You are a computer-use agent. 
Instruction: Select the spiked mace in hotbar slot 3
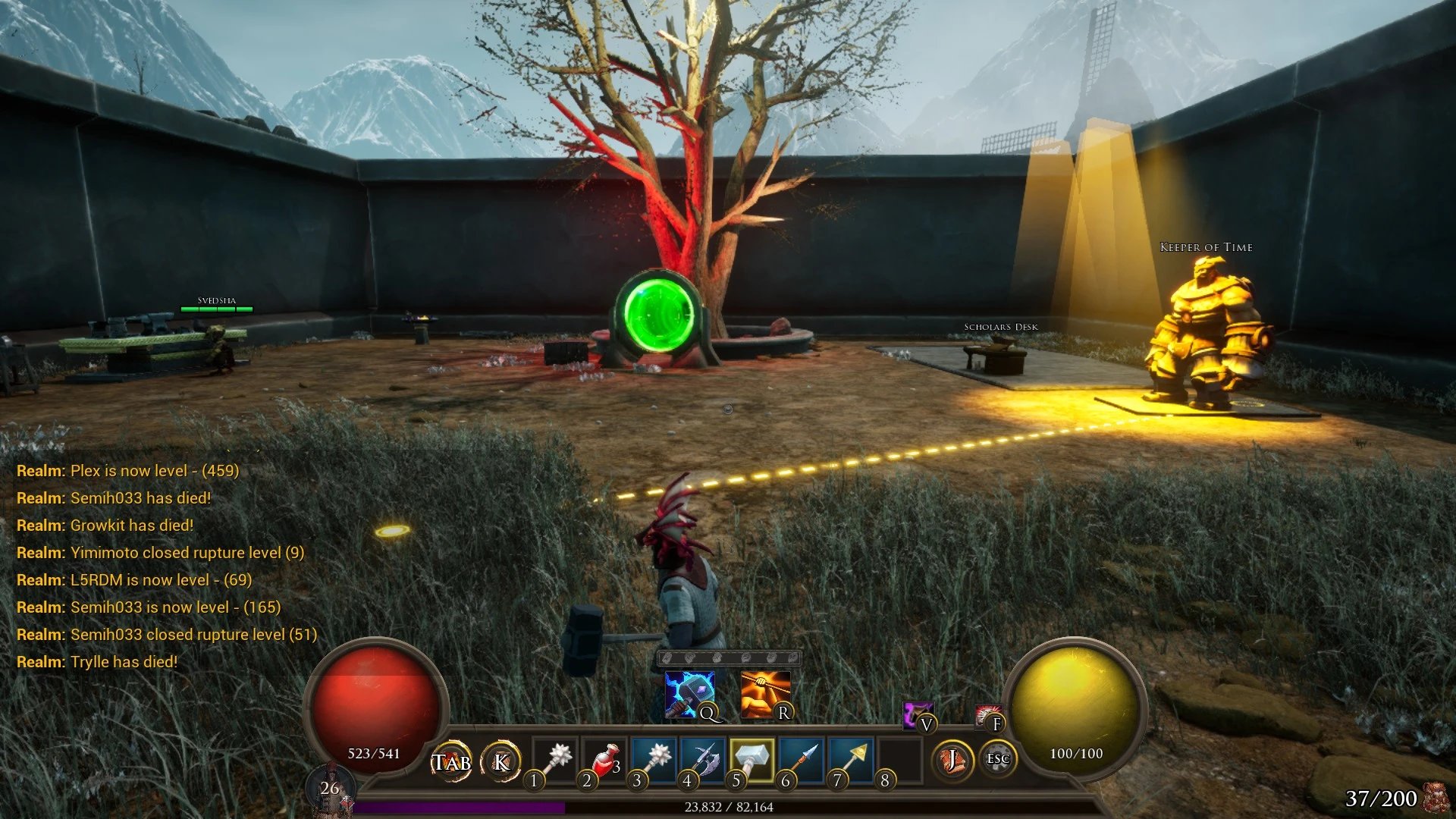(654, 760)
